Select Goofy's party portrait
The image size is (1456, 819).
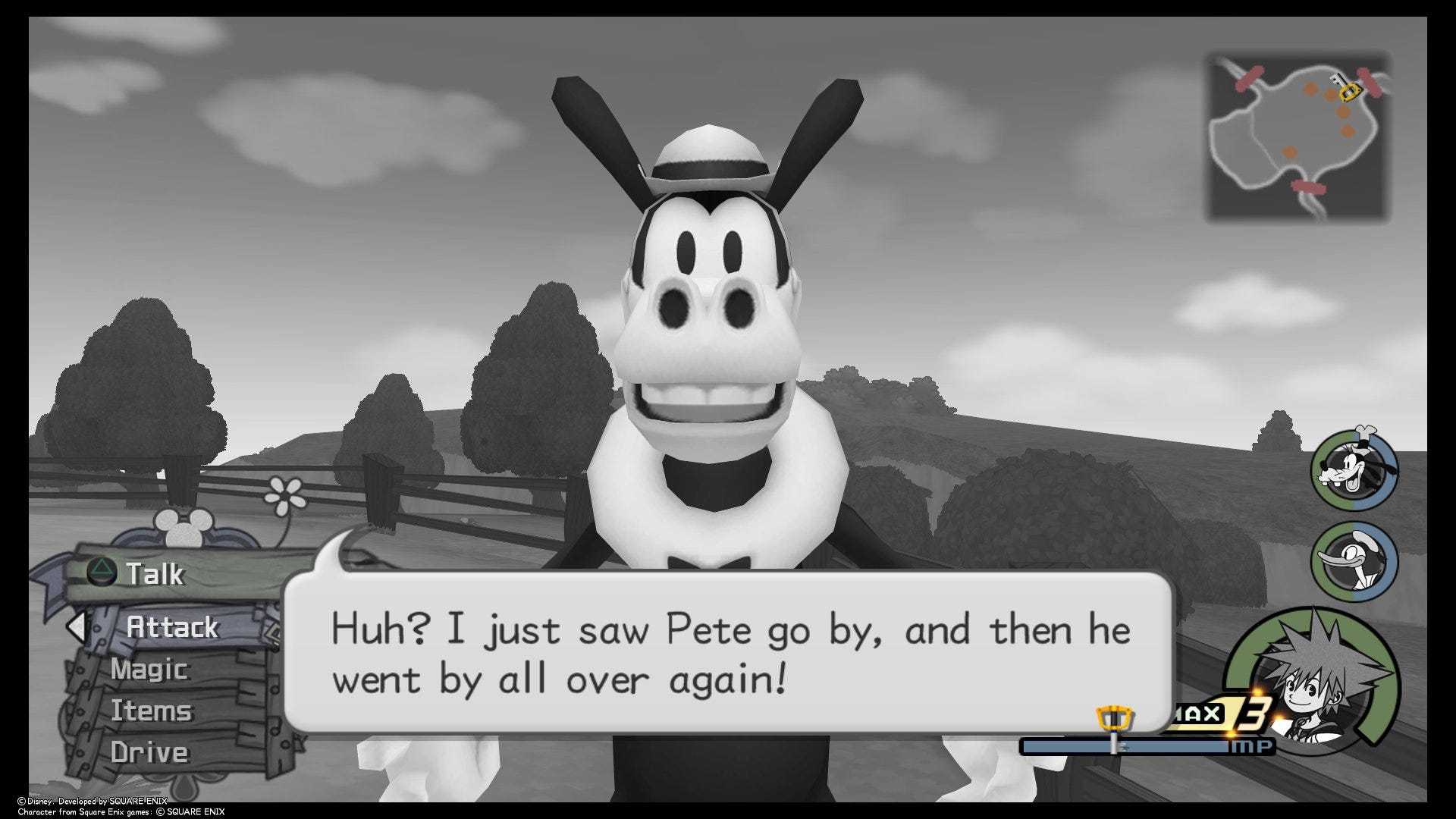point(1354,471)
